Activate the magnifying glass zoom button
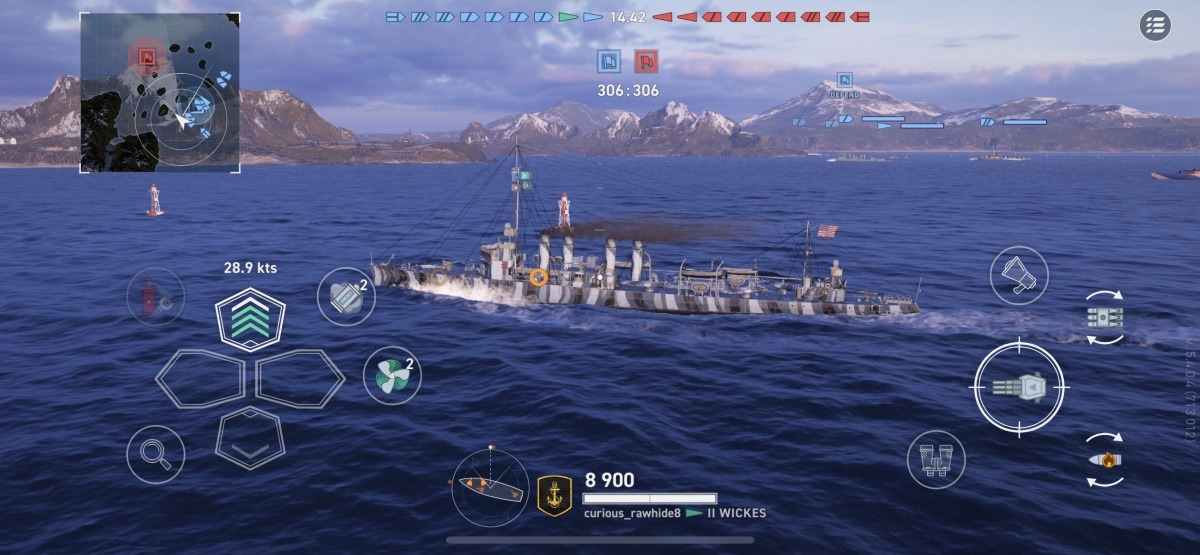The image size is (1200, 555). click(155, 454)
